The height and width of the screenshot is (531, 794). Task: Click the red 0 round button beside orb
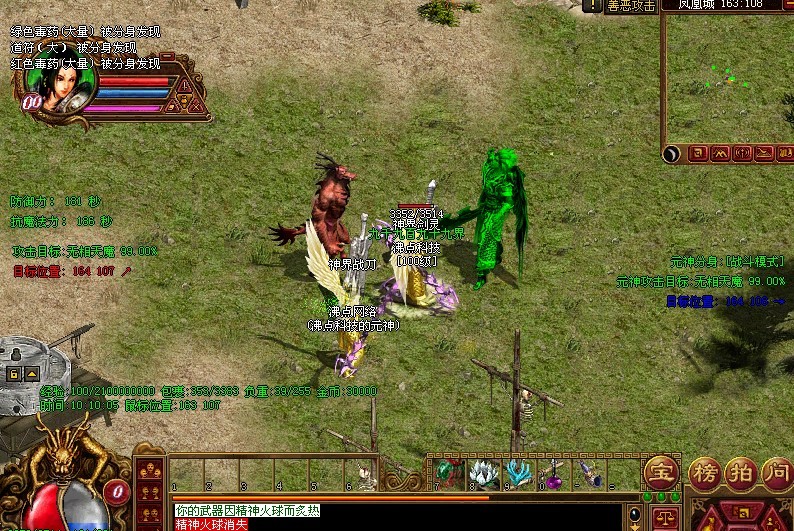coord(117,491)
